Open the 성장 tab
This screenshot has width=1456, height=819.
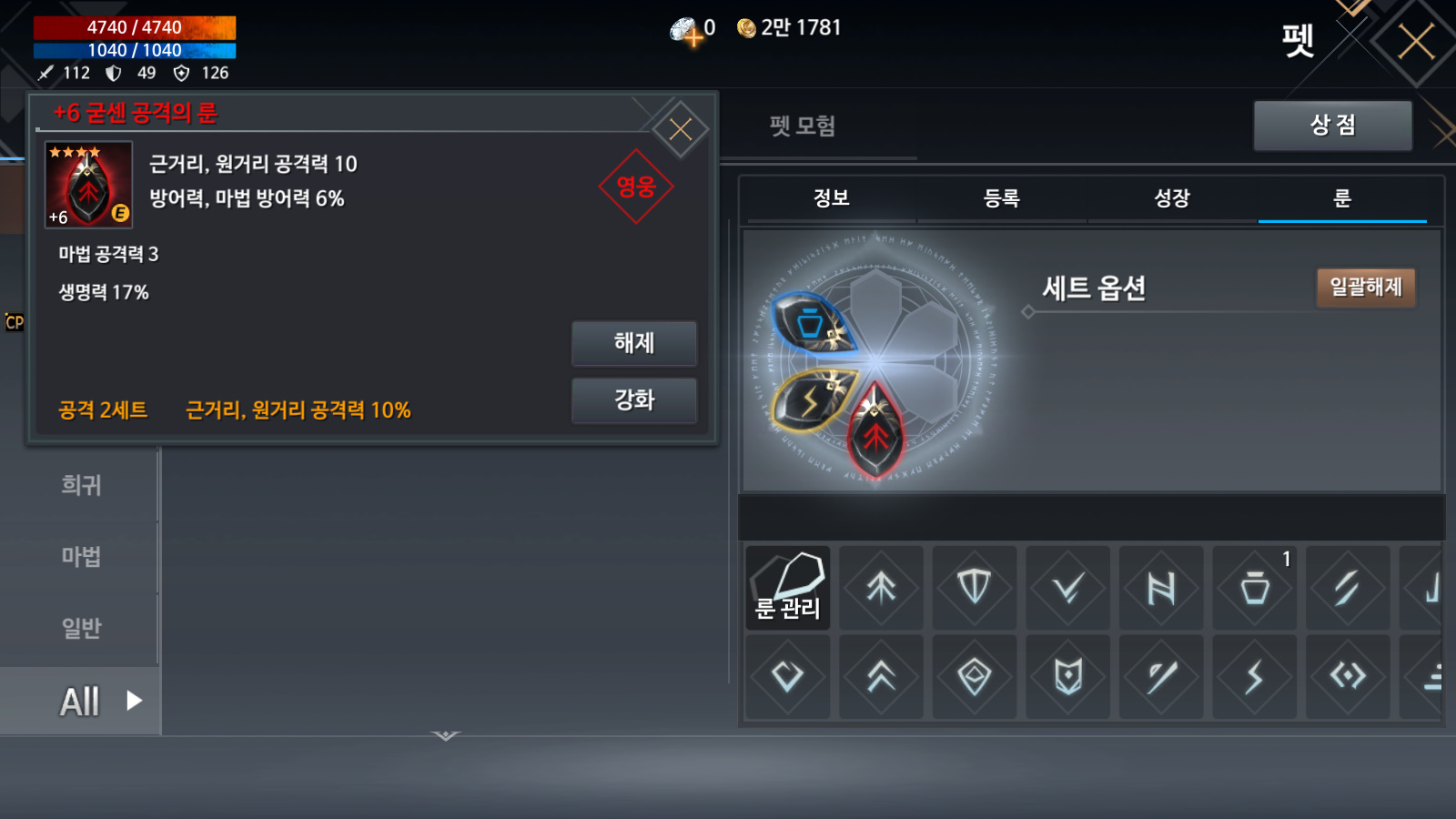(x=1172, y=198)
